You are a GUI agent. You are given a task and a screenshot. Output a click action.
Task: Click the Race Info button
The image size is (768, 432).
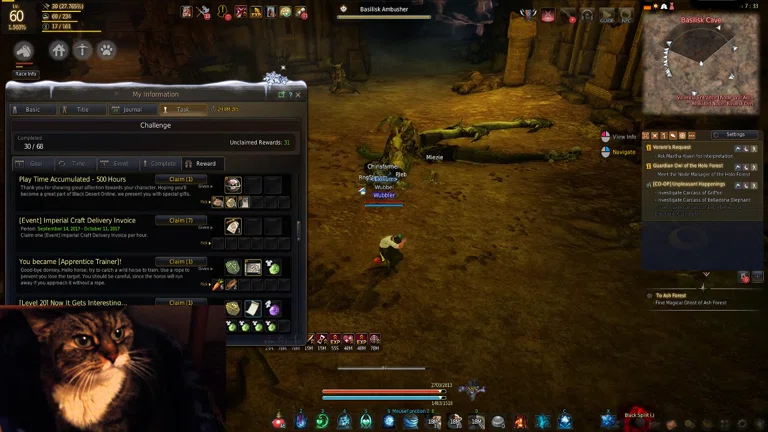click(25, 73)
